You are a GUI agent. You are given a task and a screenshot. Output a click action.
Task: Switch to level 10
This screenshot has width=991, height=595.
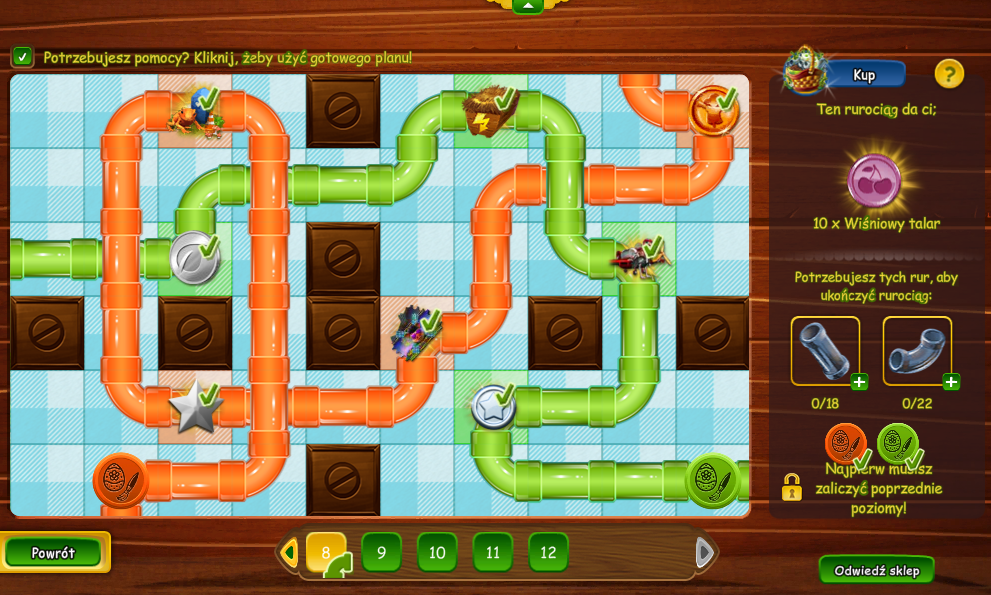[x=437, y=552]
